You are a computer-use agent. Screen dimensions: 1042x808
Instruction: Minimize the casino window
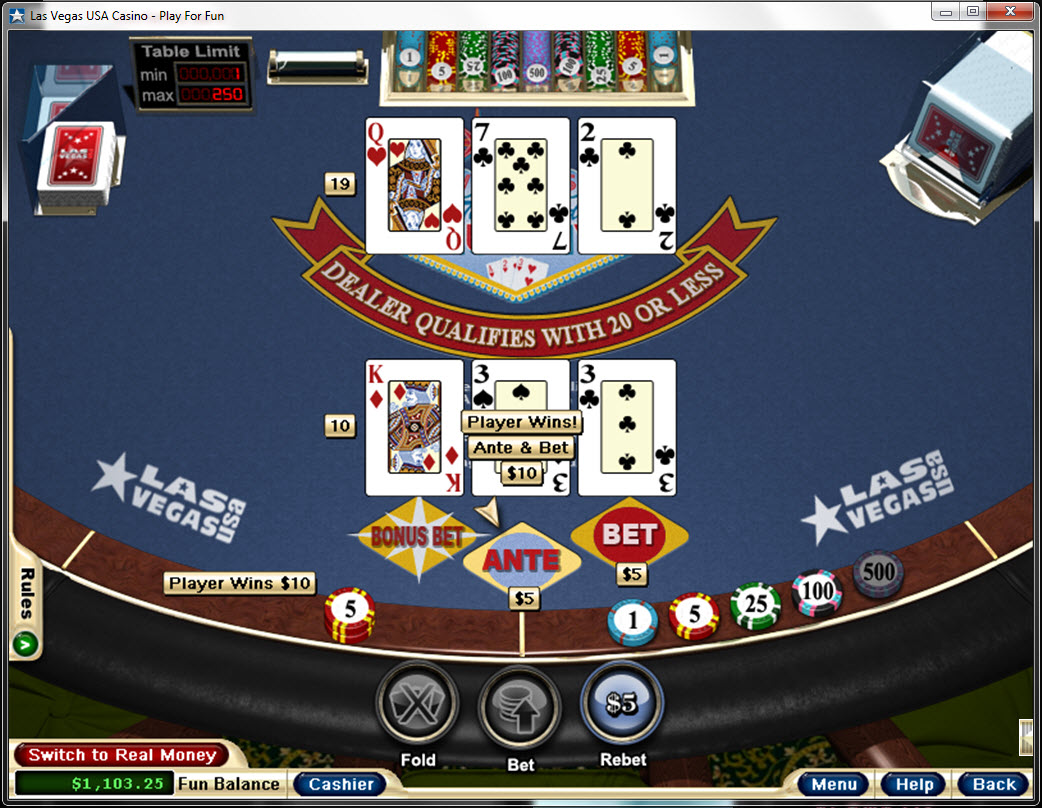point(946,12)
